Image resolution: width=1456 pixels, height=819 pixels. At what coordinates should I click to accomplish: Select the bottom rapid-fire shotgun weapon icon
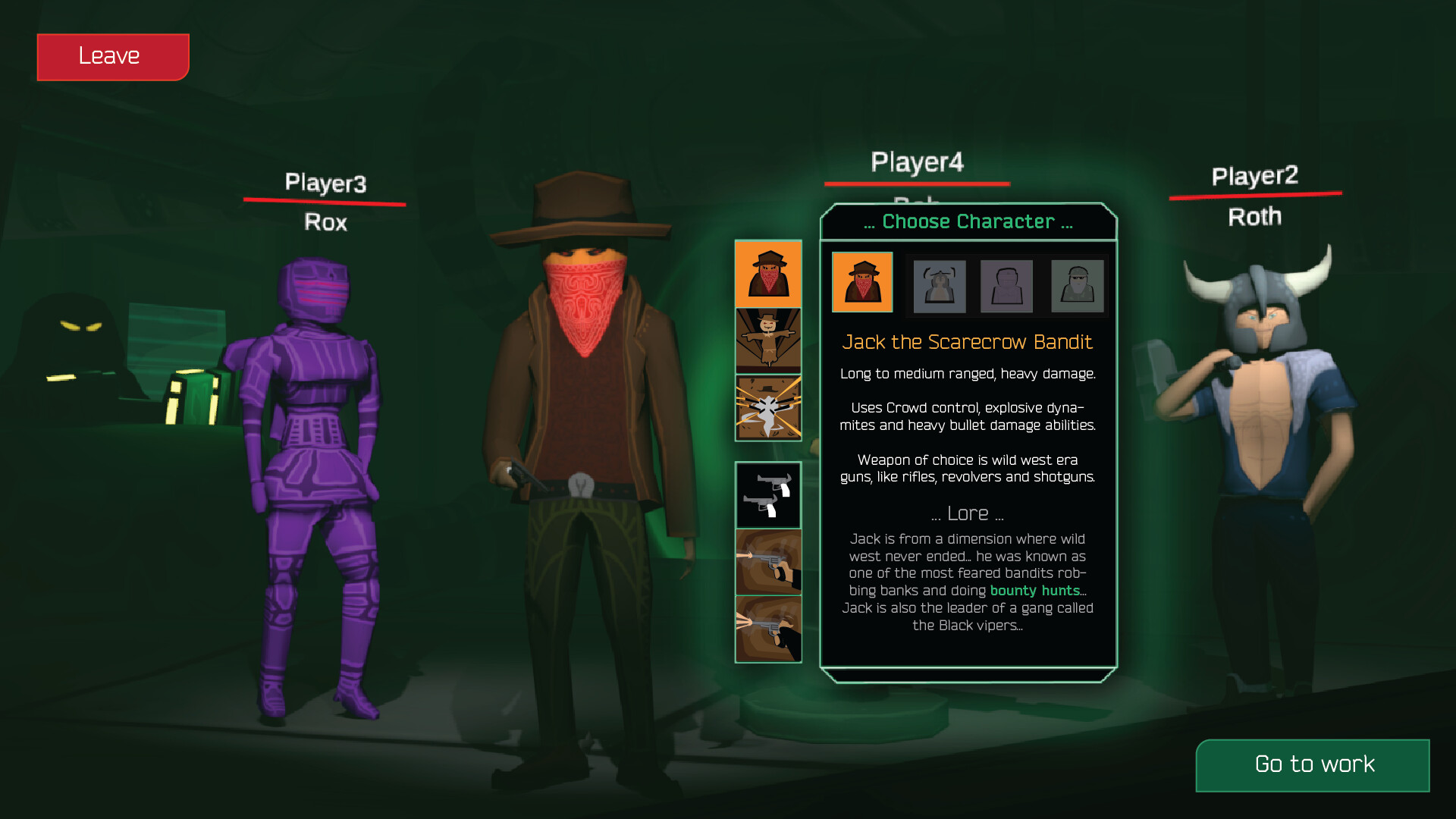[x=767, y=628]
